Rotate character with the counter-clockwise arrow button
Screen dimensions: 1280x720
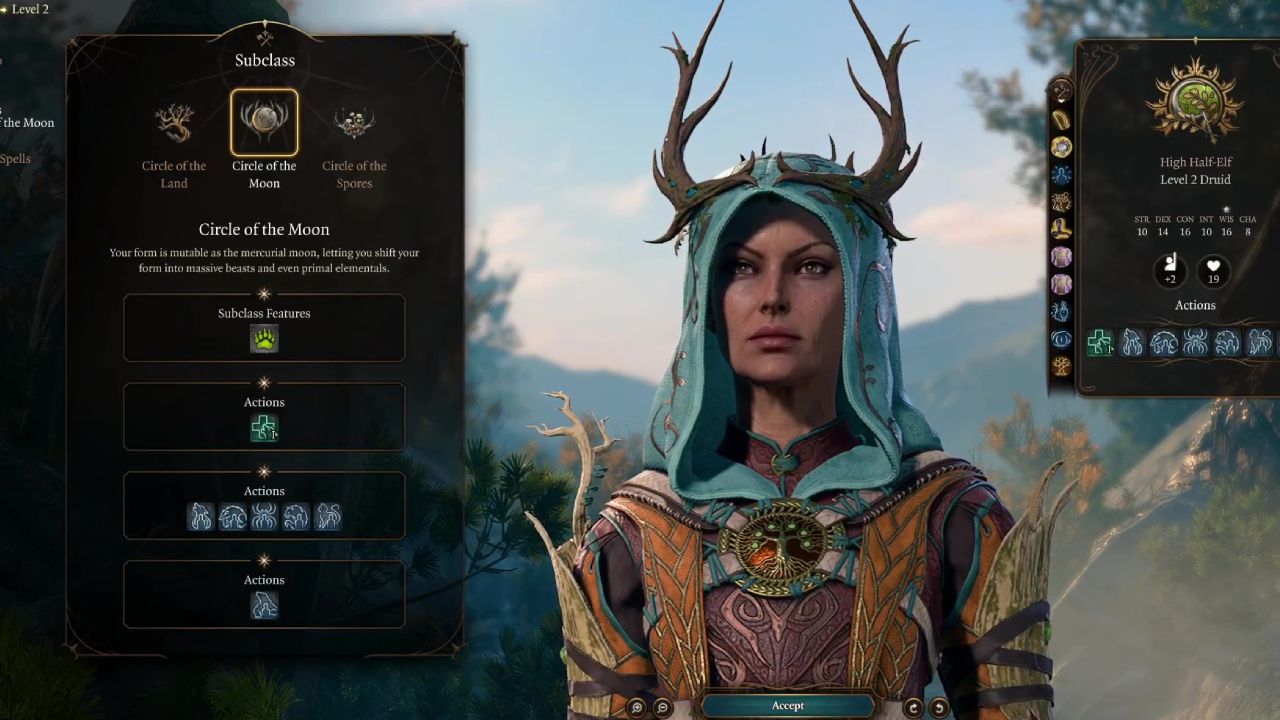[938, 707]
